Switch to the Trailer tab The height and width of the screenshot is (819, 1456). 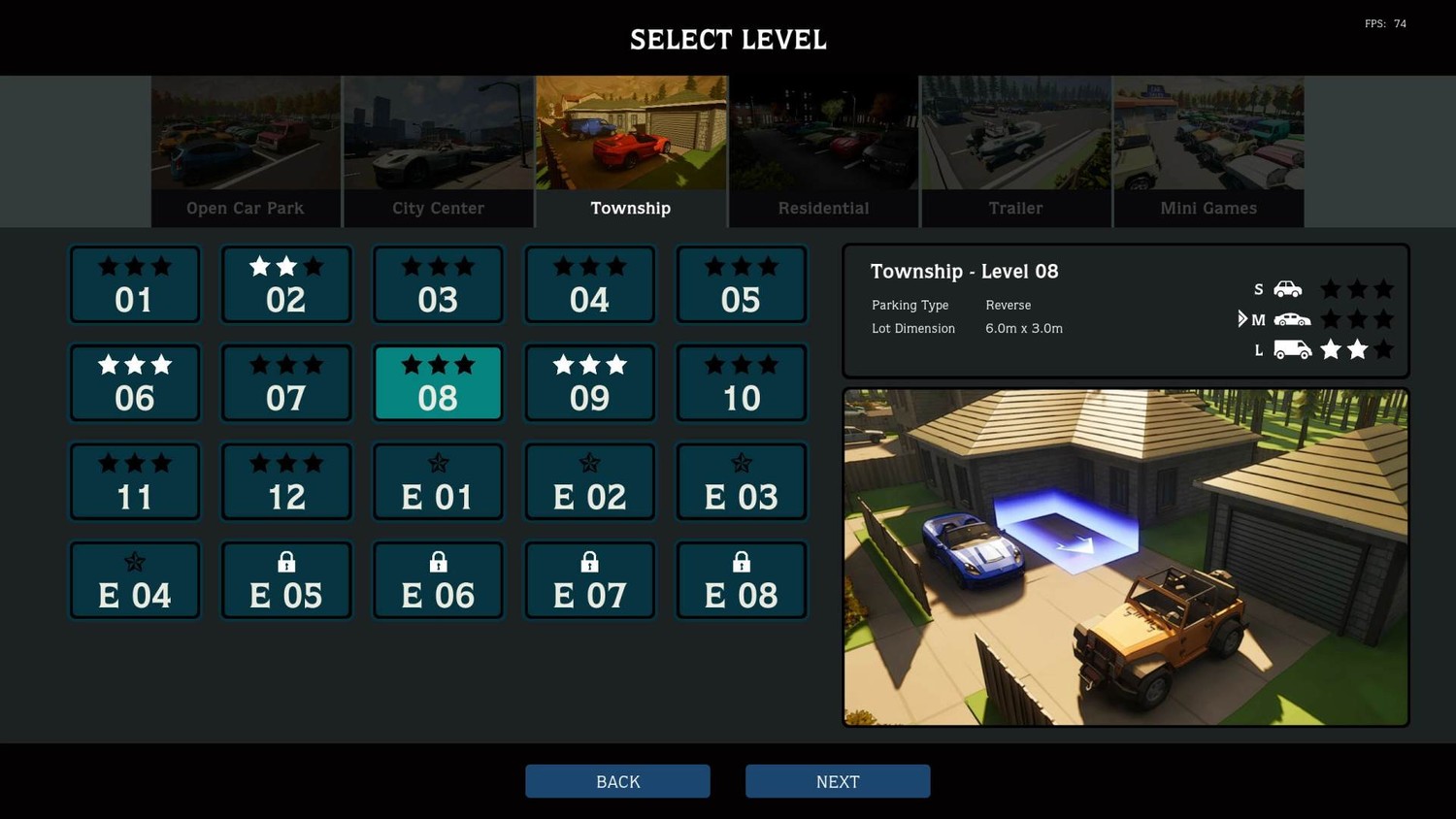coord(1015,152)
